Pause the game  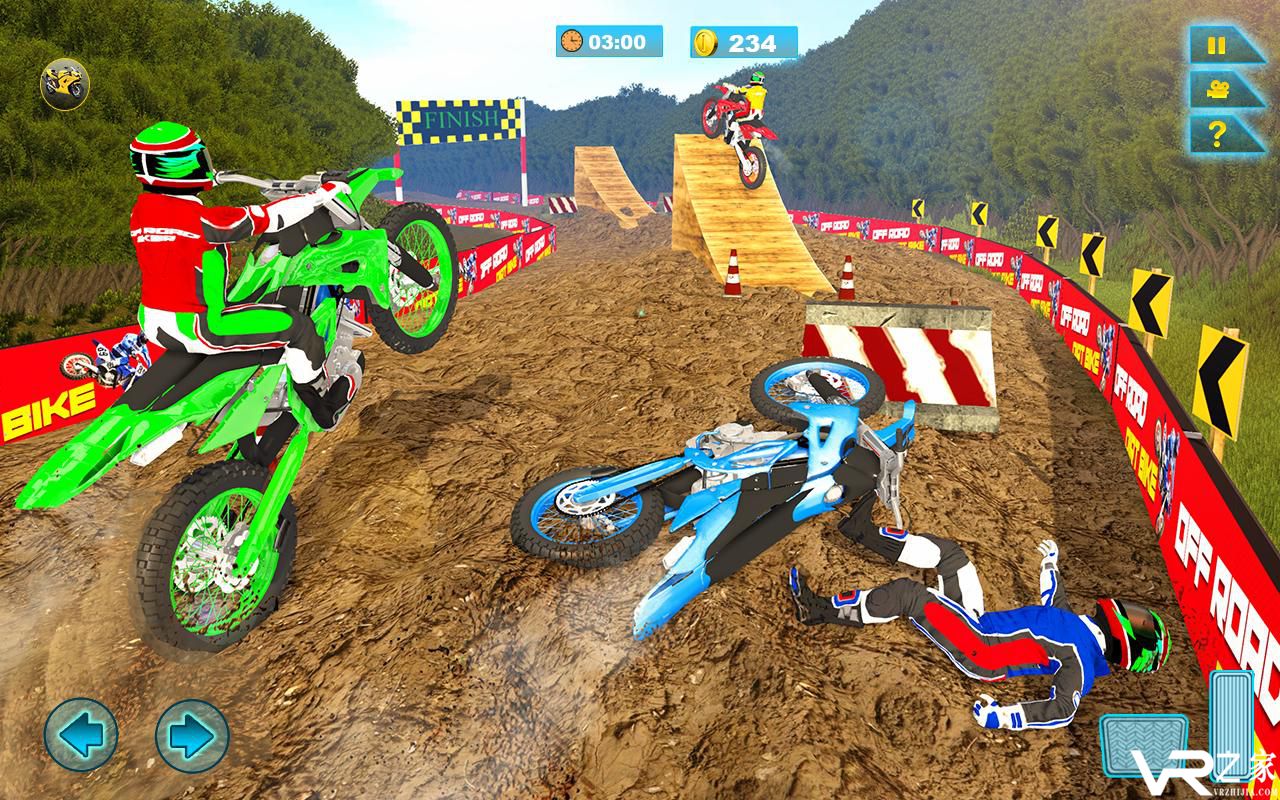pos(1217,46)
